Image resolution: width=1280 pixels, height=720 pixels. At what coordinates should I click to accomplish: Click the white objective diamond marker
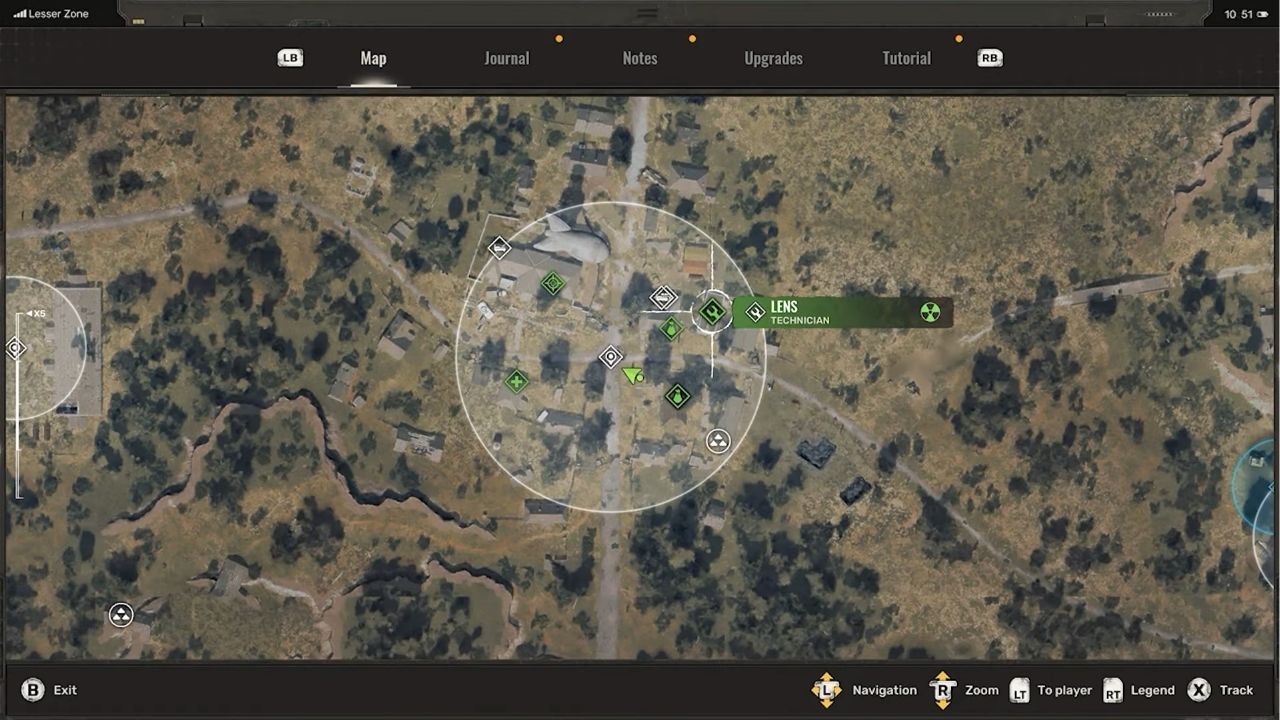coord(610,356)
